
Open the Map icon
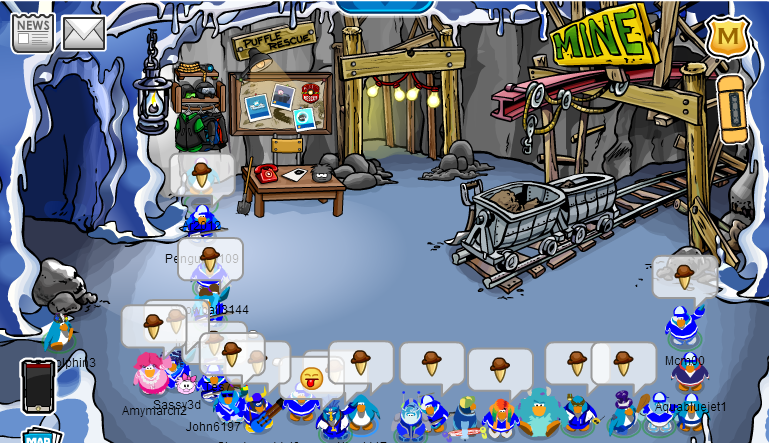(42, 436)
